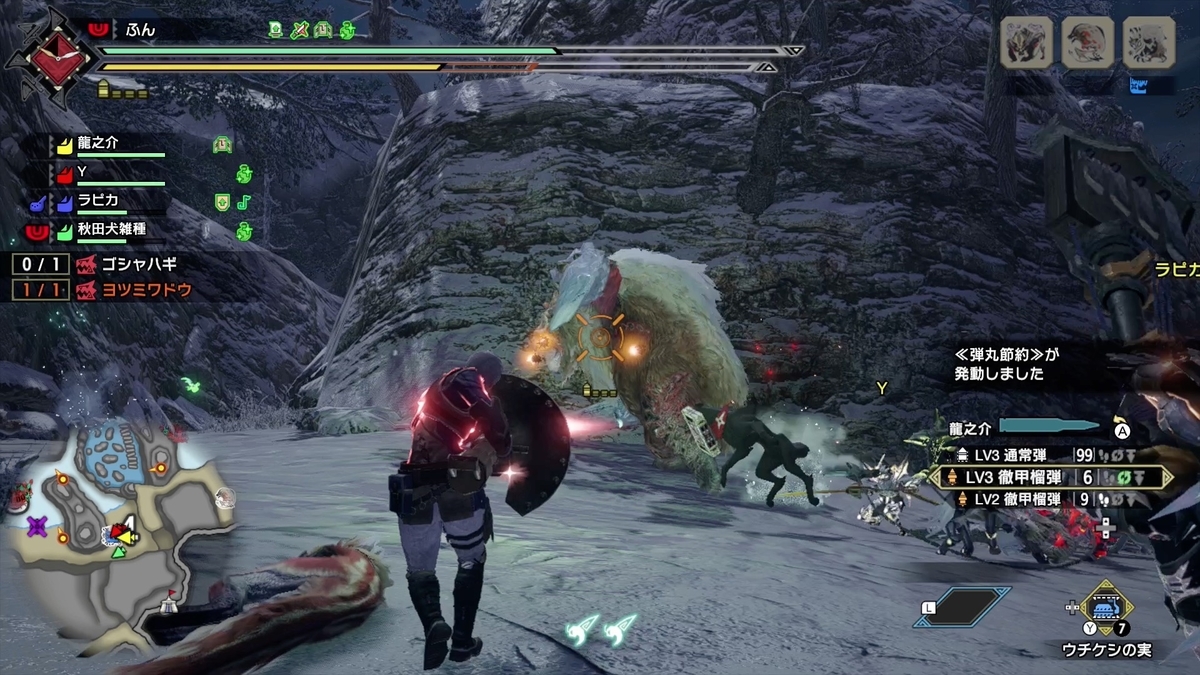Screen dimensions: 1200x675
Task: Use the ウチケシの実 item icon
Action: (1105, 607)
